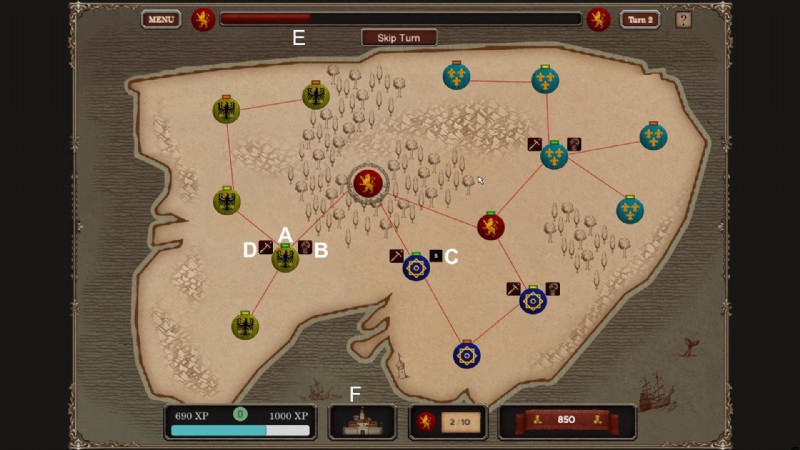
Task: Select the black eagle territory labeled A
Action: coord(286,259)
